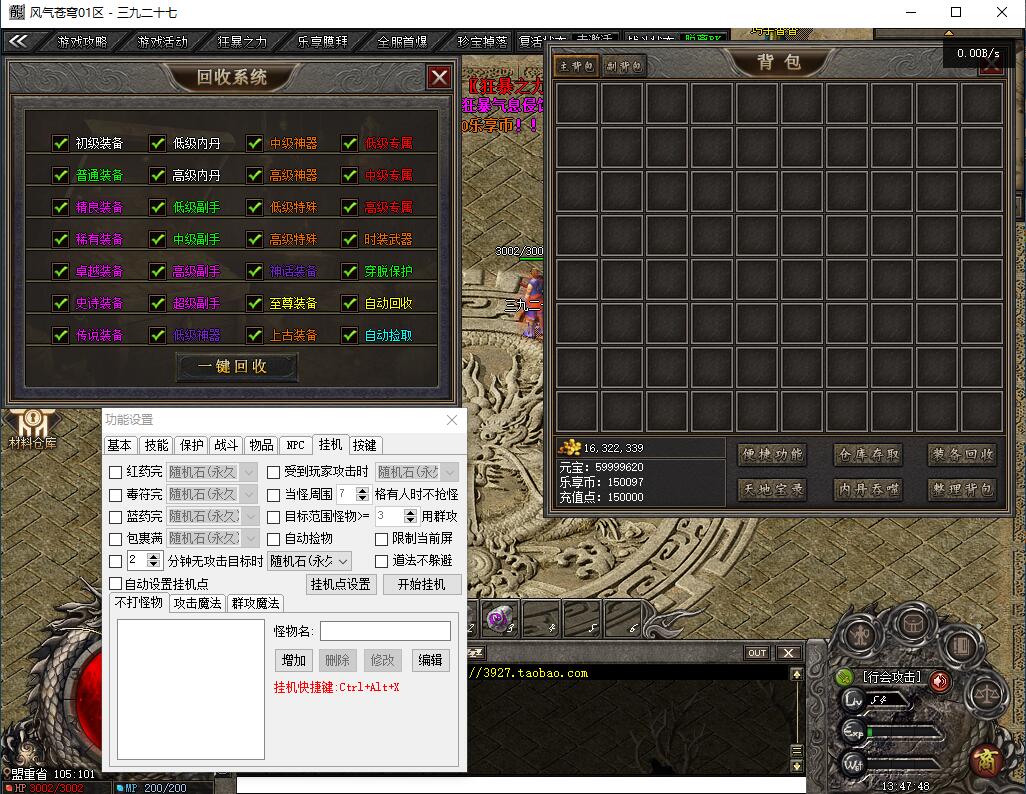
Task: Start auto-combat with 开始挂机
Action: [422, 584]
